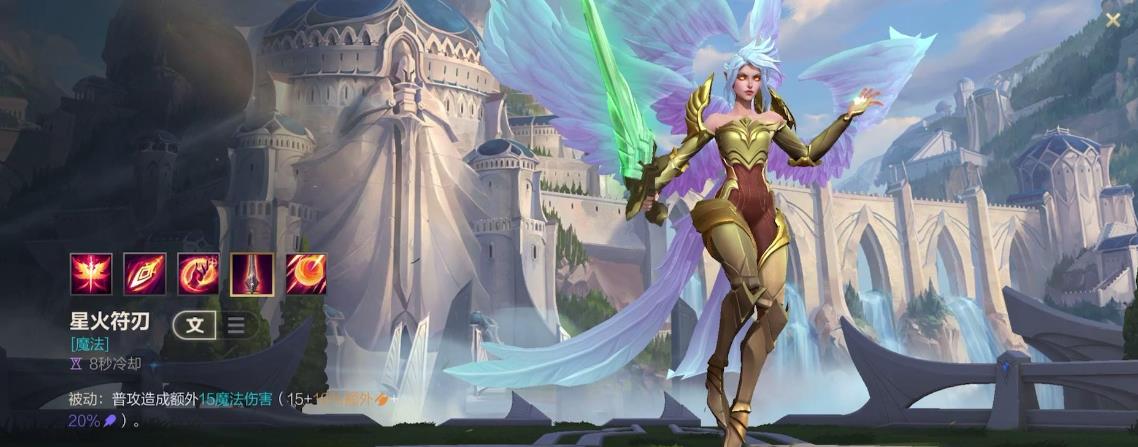Select the winged flame passive ability icon

point(90,273)
